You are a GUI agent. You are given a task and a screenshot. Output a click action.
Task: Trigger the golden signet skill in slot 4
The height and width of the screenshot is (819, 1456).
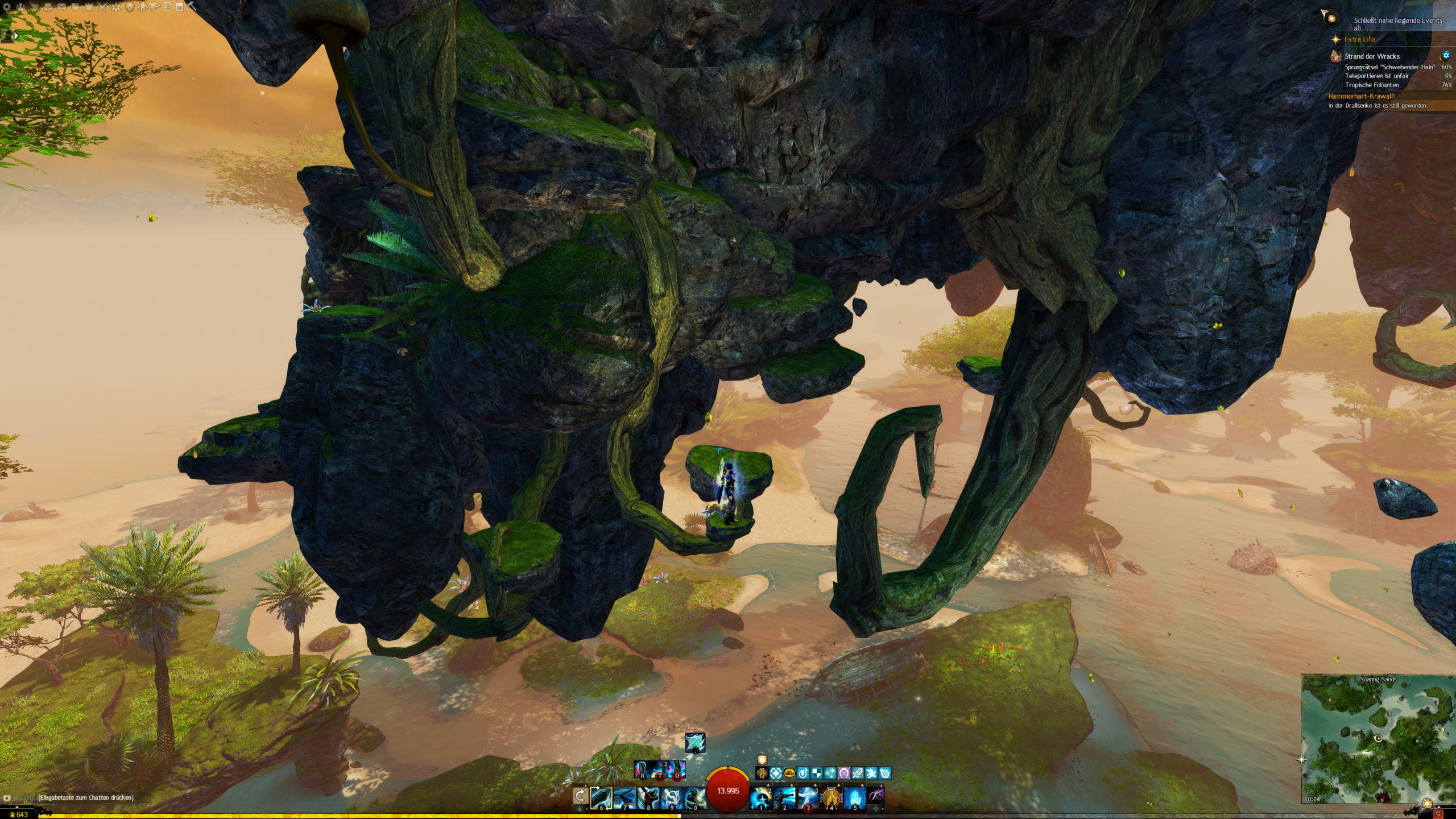coord(831,797)
